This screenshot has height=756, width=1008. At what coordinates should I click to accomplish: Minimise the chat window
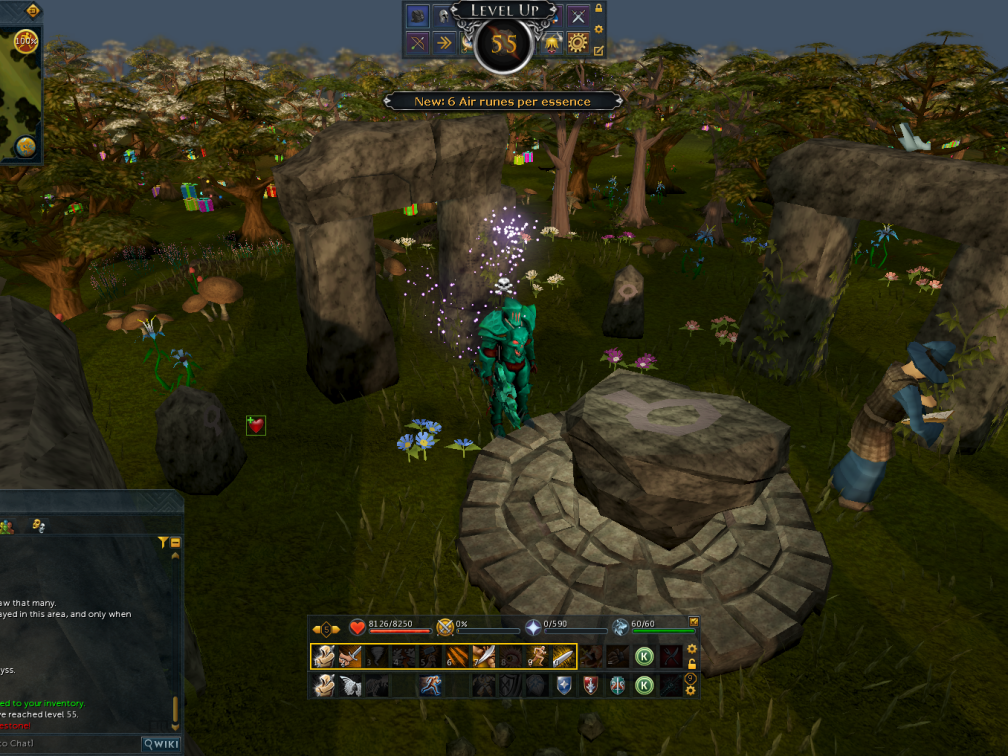176,542
